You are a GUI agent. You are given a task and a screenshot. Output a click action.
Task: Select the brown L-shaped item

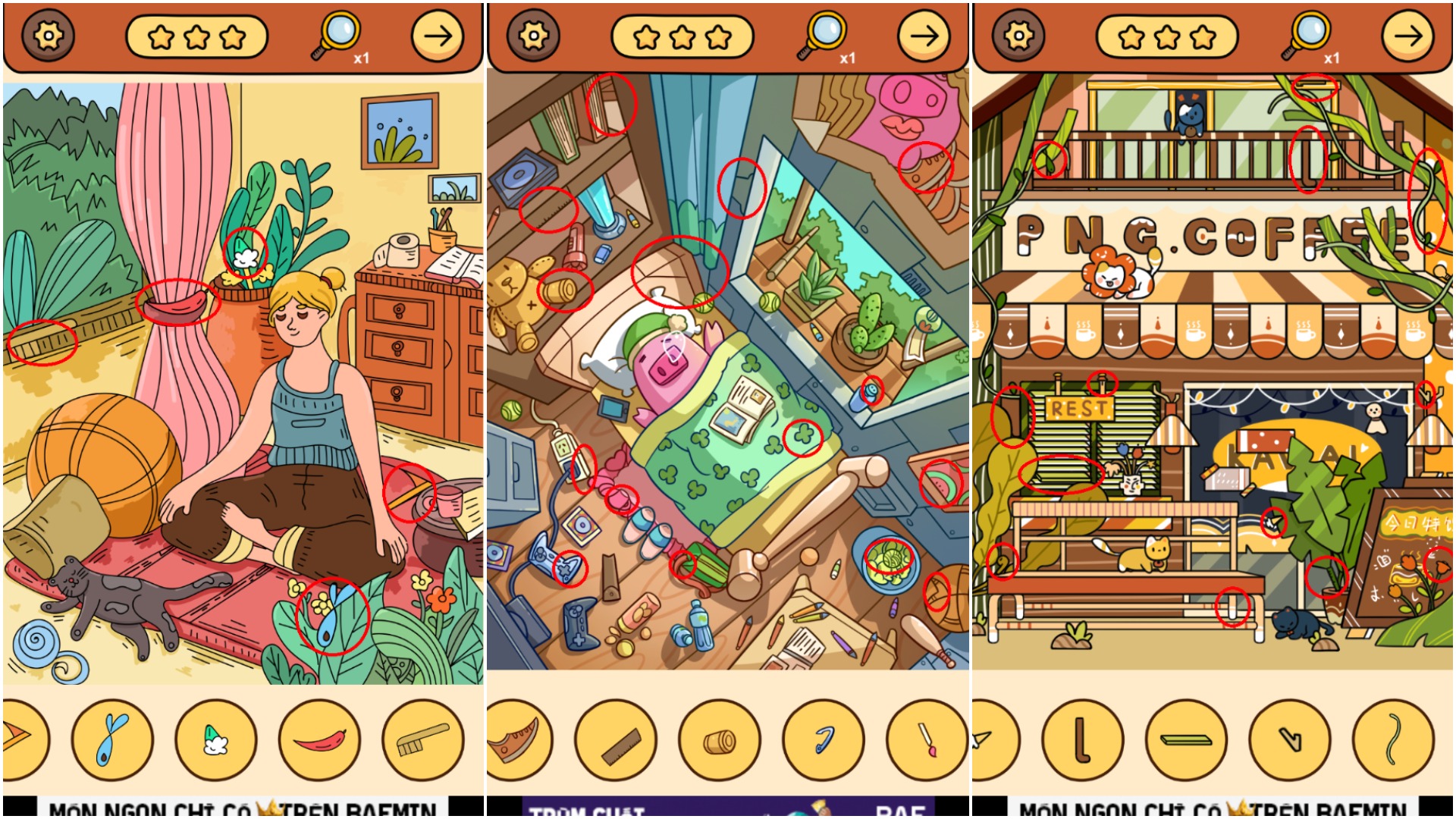(1082, 739)
